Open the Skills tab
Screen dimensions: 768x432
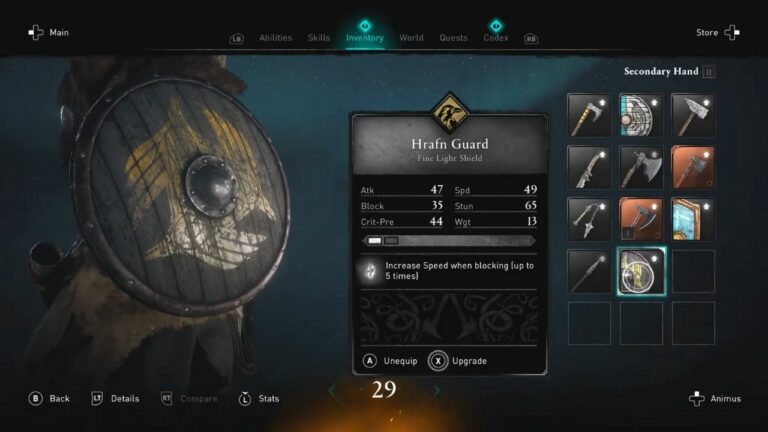tap(319, 38)
